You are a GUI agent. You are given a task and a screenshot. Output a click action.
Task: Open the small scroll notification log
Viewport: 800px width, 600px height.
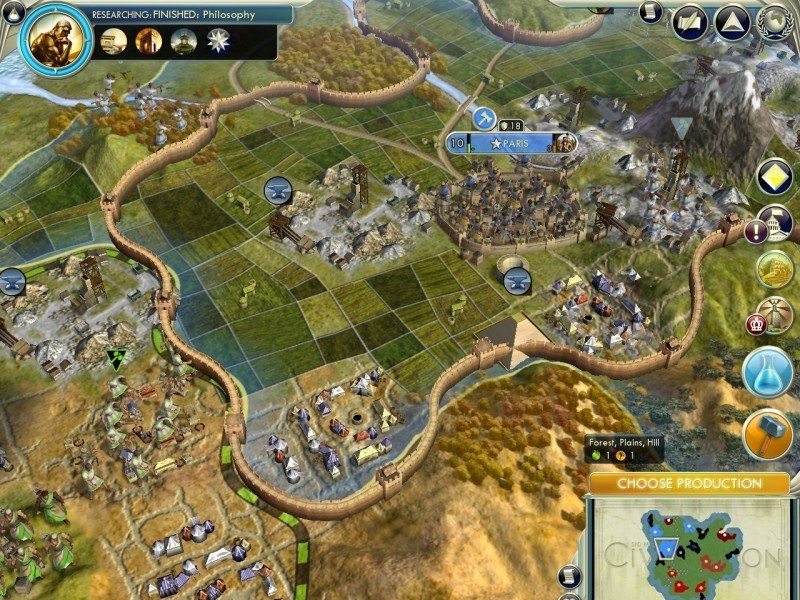click(652, 12)
